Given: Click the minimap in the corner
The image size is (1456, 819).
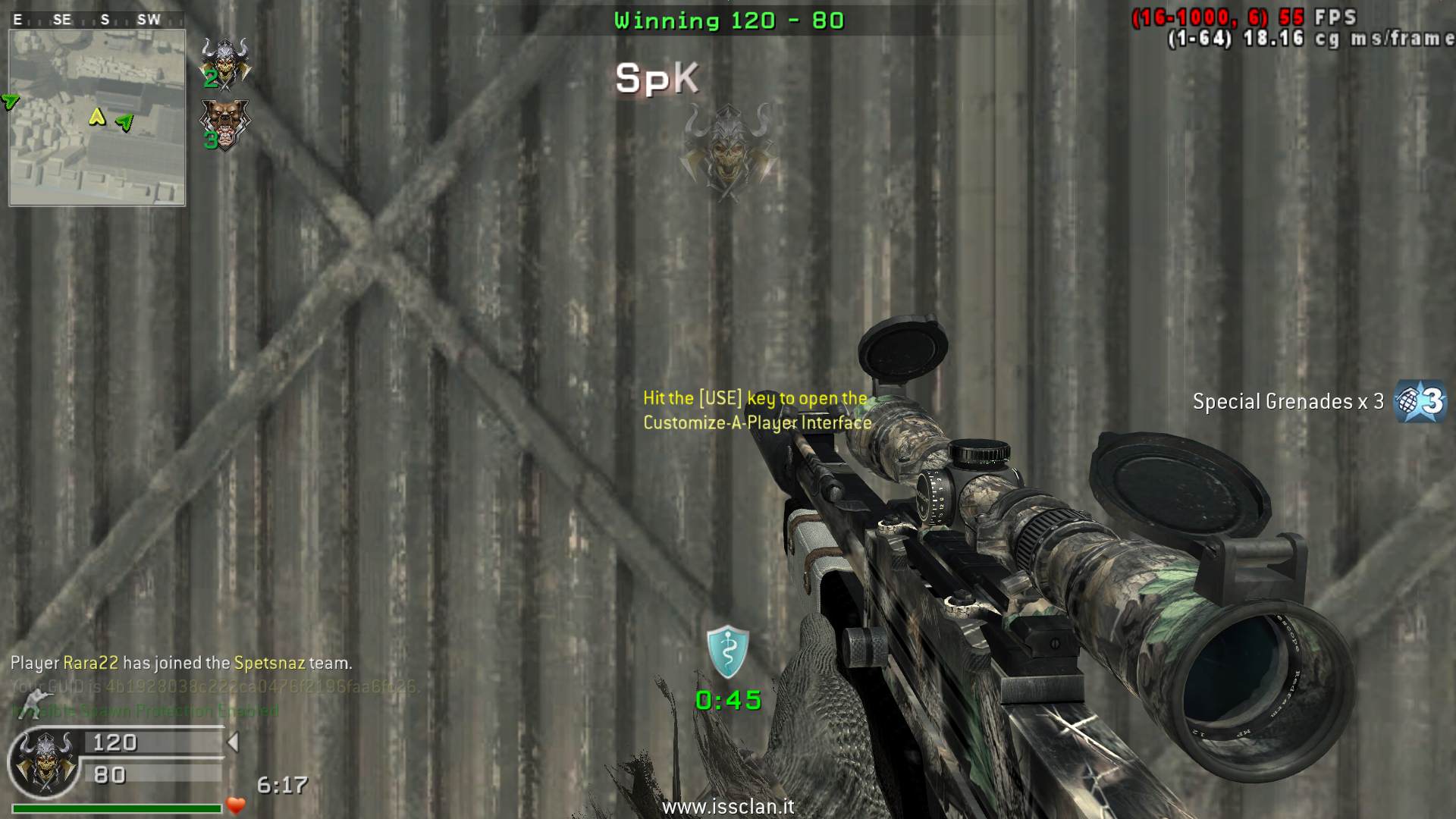Looking at the screenshot, I should 97,118.
